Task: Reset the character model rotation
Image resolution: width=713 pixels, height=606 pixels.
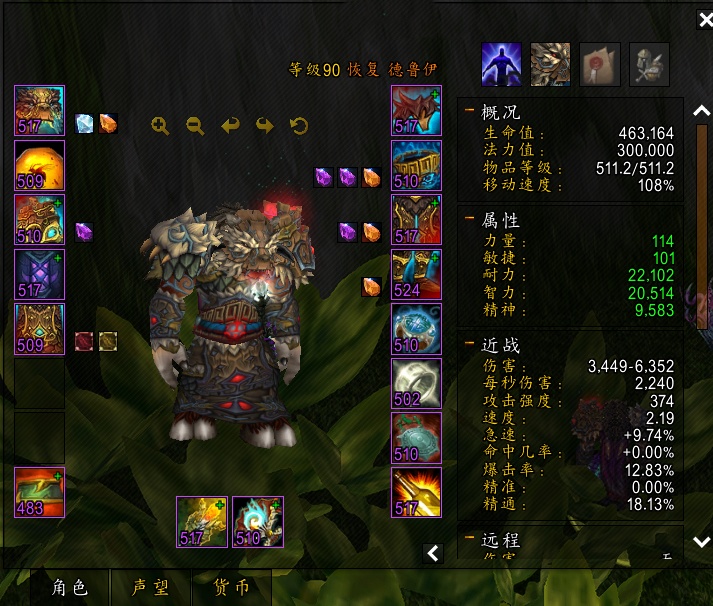Action: (x=298, y=125)
